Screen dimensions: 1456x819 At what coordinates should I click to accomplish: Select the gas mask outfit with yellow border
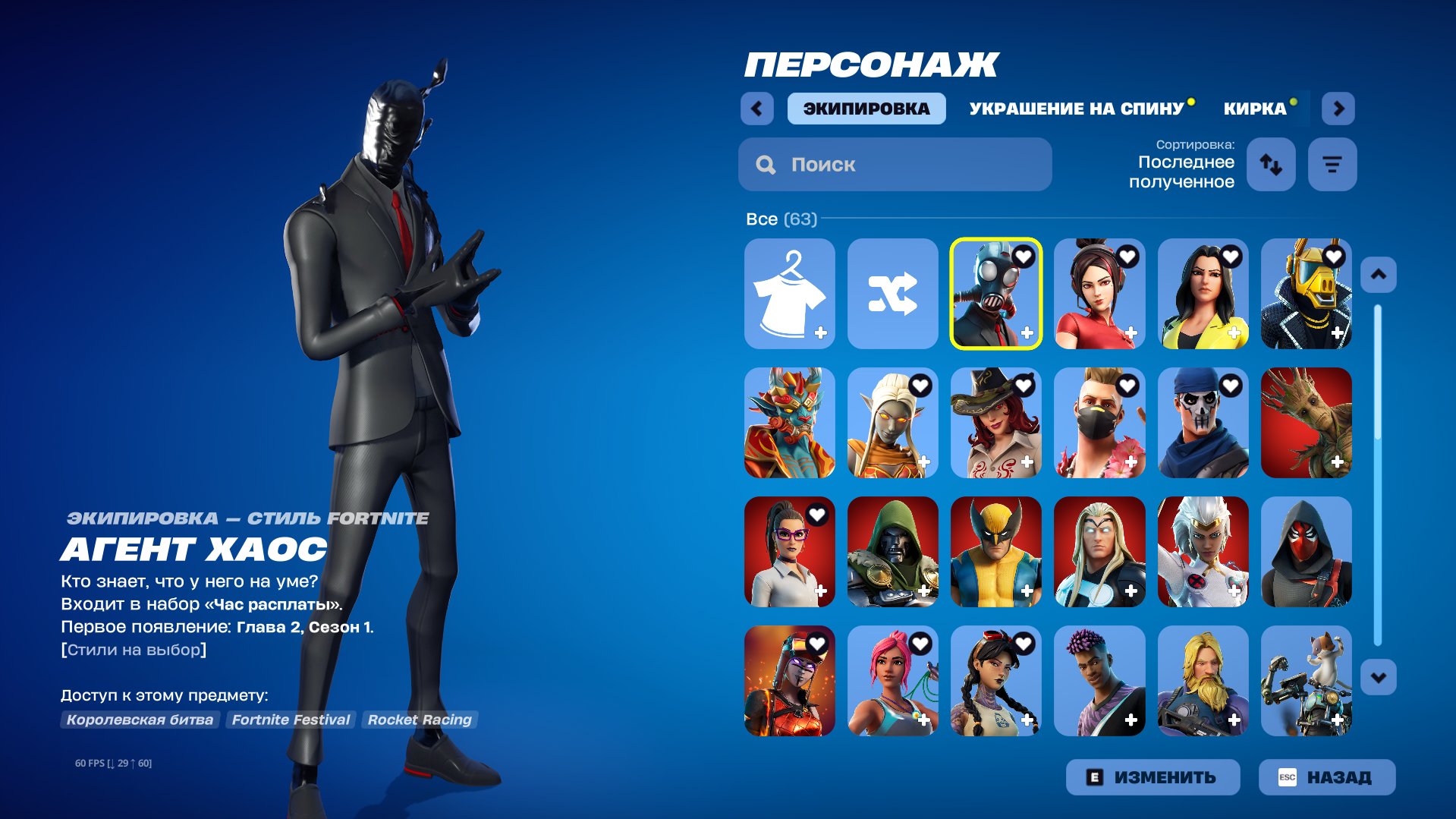click(996, 295)
